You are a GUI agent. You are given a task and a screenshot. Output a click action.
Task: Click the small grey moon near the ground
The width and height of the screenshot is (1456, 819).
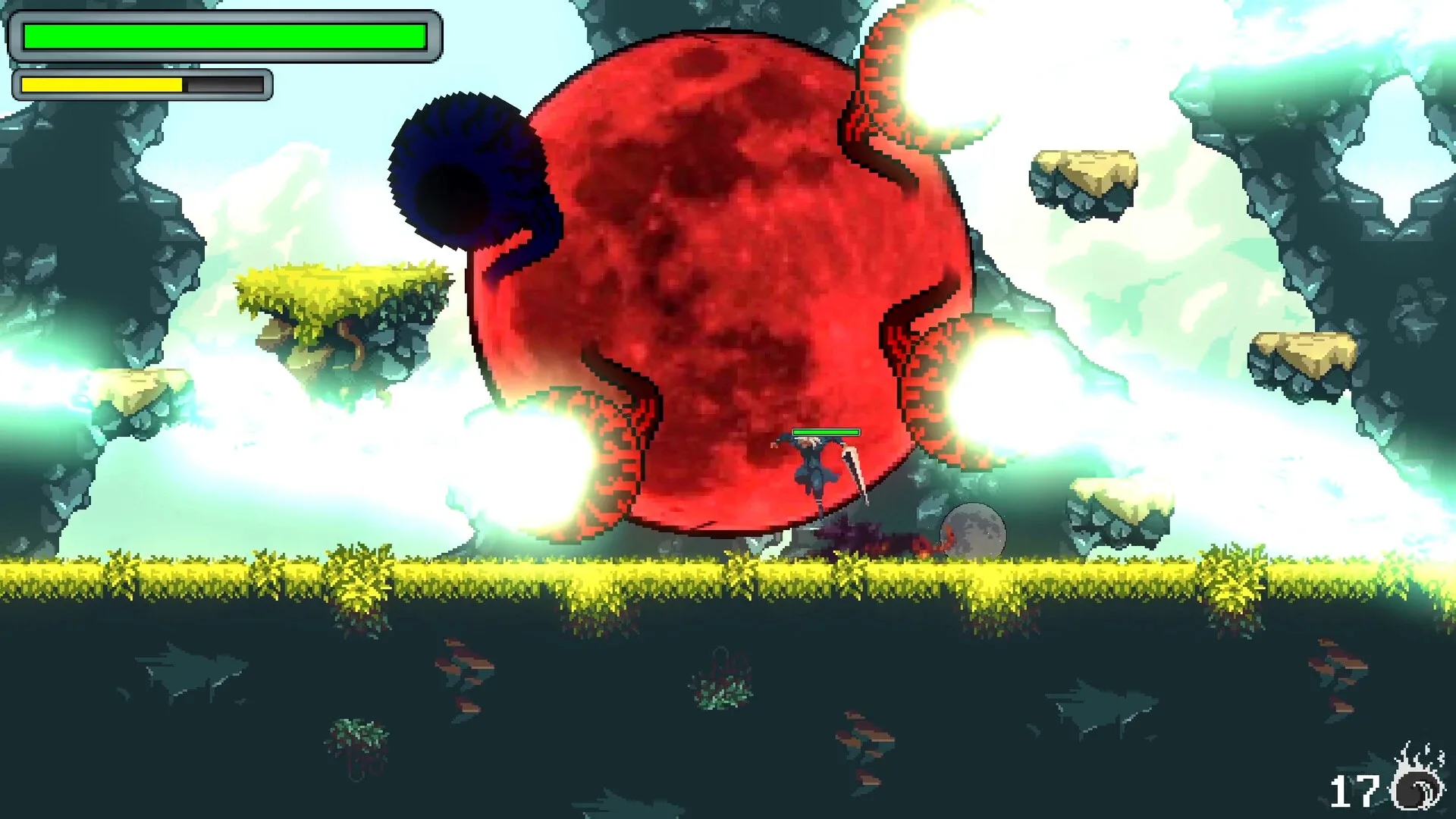point(974,531)
